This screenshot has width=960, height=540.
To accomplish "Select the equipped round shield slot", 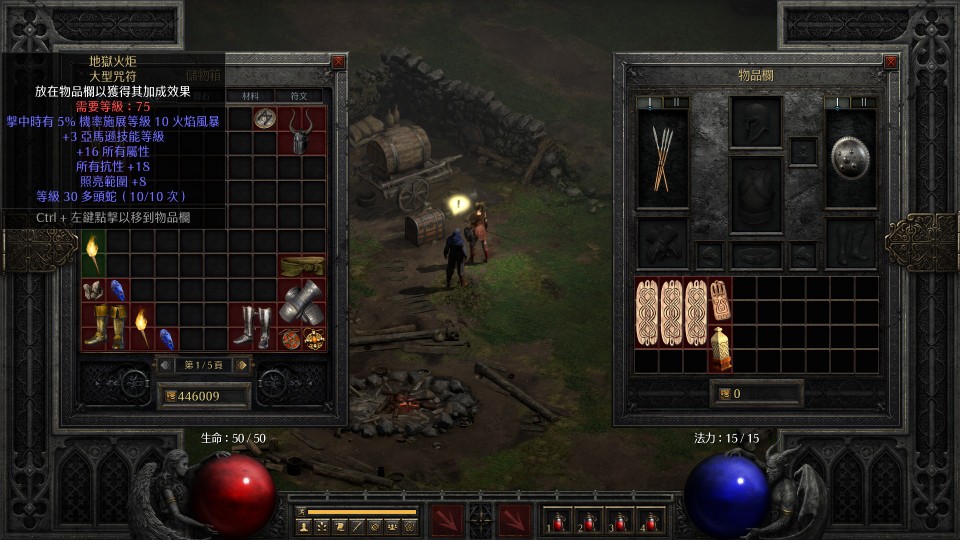I will tap(850, 157).
